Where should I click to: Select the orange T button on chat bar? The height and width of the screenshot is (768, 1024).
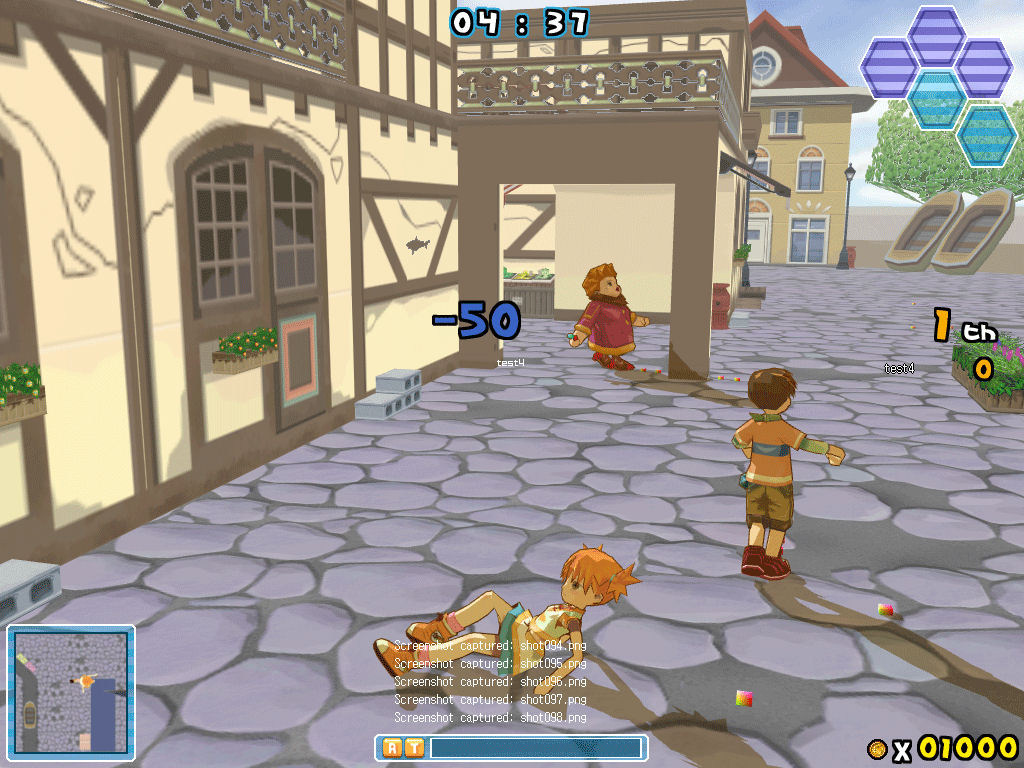[x=413, y=748]
